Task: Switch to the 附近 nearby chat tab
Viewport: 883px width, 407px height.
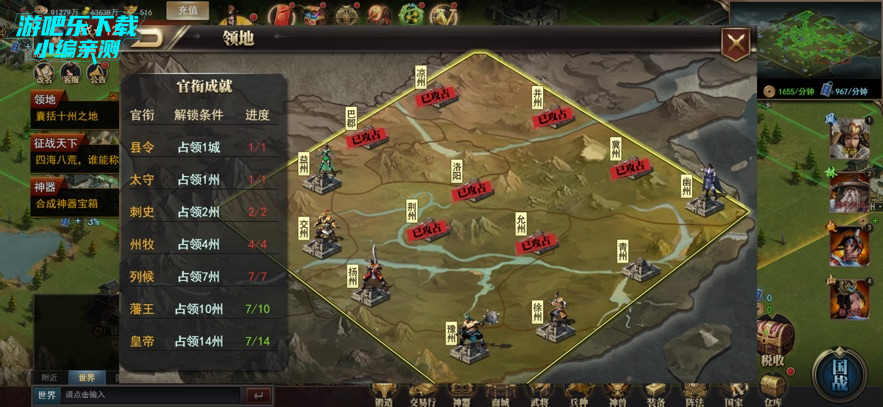Action: pos(48,378)
